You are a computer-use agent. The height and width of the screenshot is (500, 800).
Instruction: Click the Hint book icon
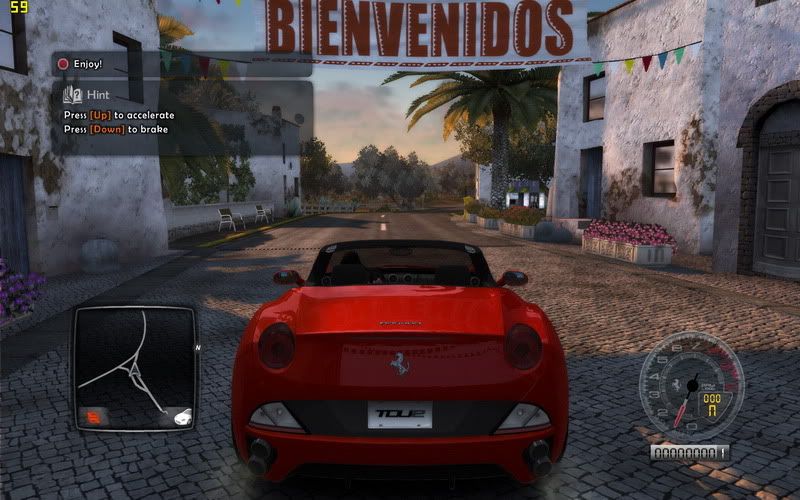tap(70, 96)
